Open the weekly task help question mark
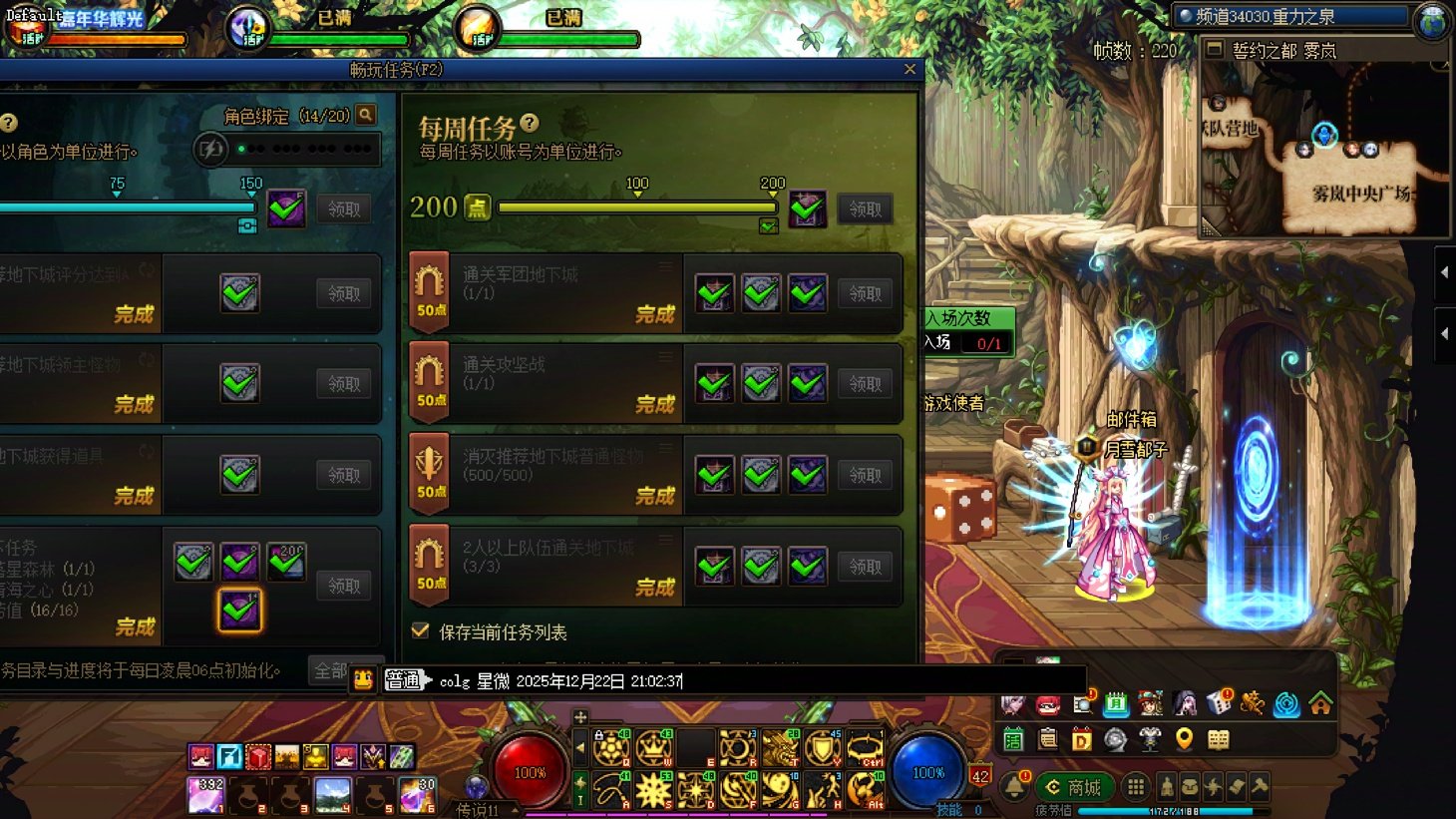Image resolution: width=1456 pixels, height=819 pixels. click(x=530, y=123)
